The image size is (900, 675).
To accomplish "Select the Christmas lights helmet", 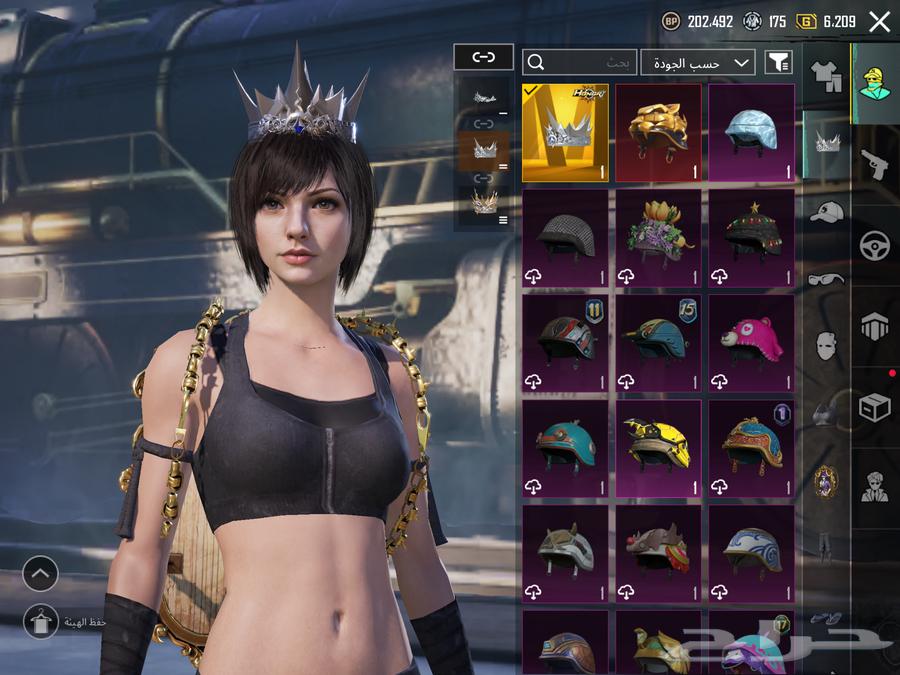I will coord(751,238).
